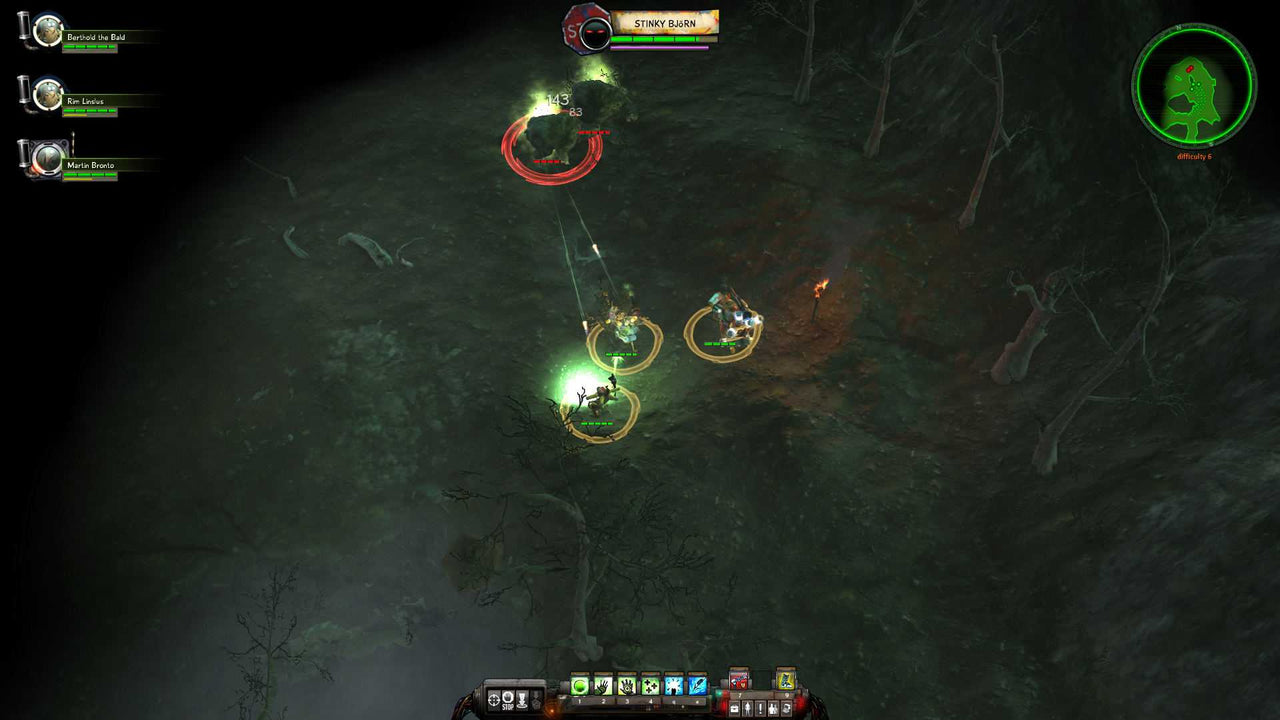The image size is (1280, 720).
Task: Open the crafting recipes icon
Action: click(x=786, y=708)
